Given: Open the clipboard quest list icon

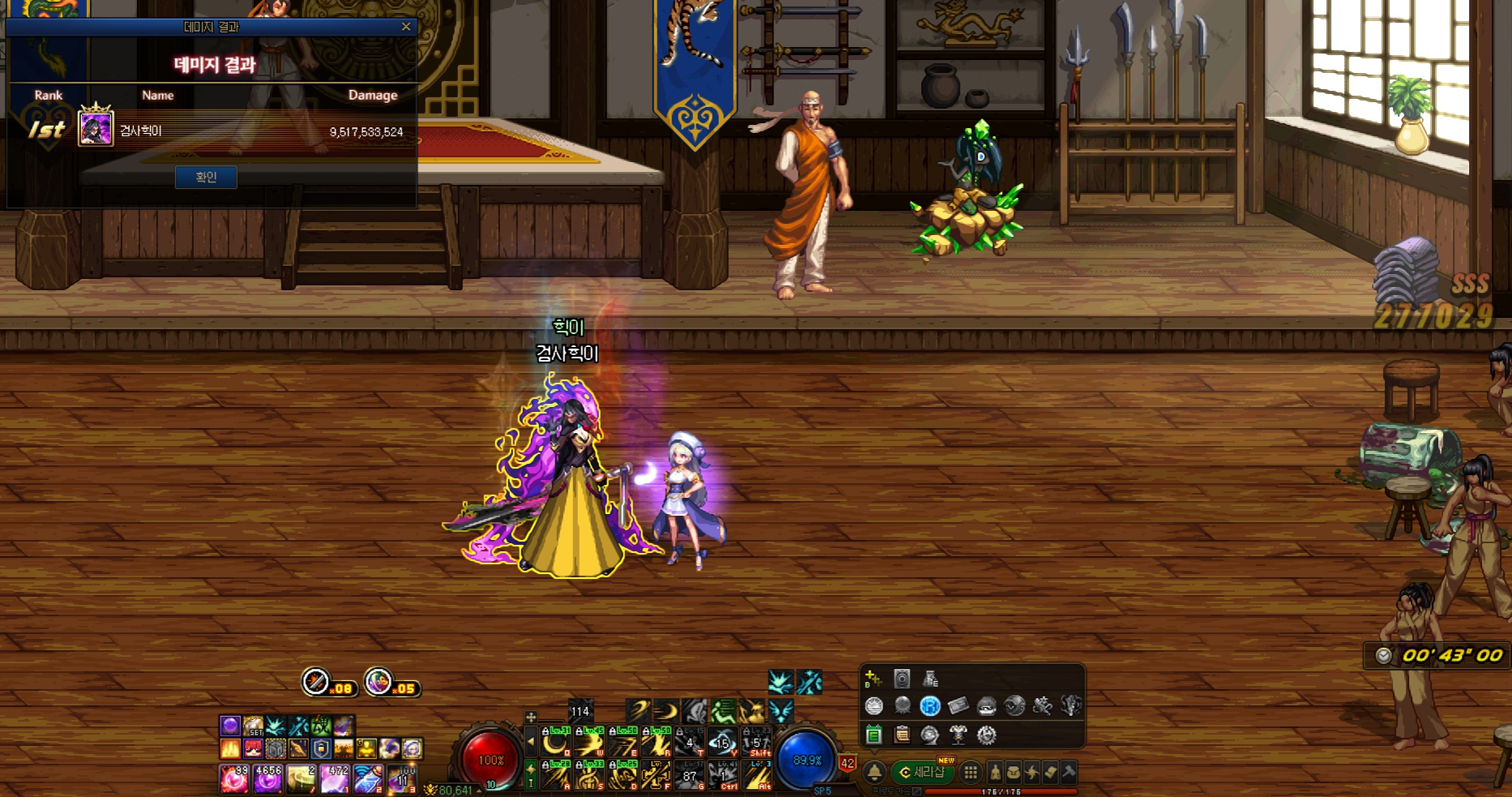Looking at the screenshot, I should (902, 735).
